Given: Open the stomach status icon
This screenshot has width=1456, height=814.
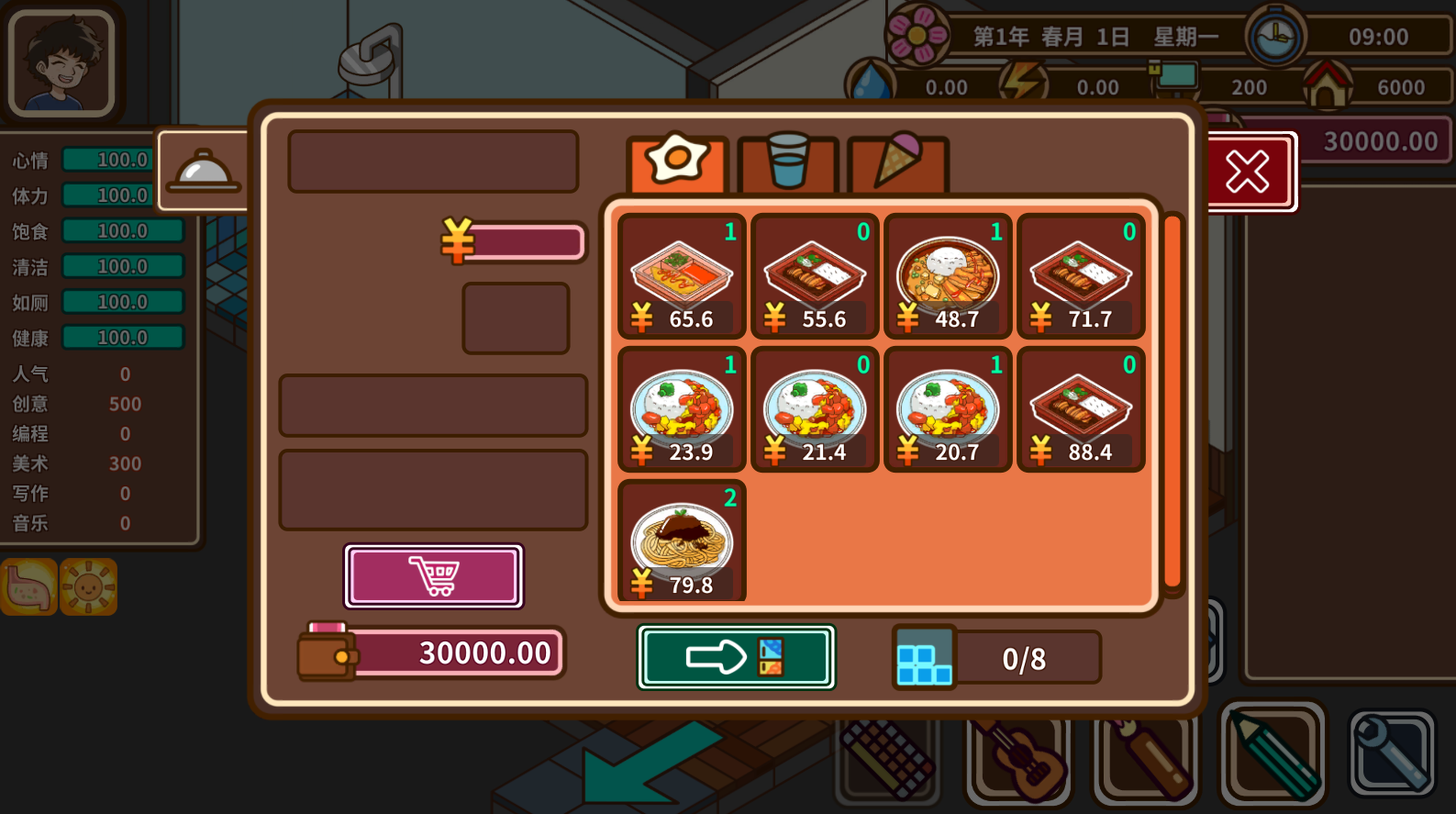Looking at the screenshot, I should pos(28,587).
